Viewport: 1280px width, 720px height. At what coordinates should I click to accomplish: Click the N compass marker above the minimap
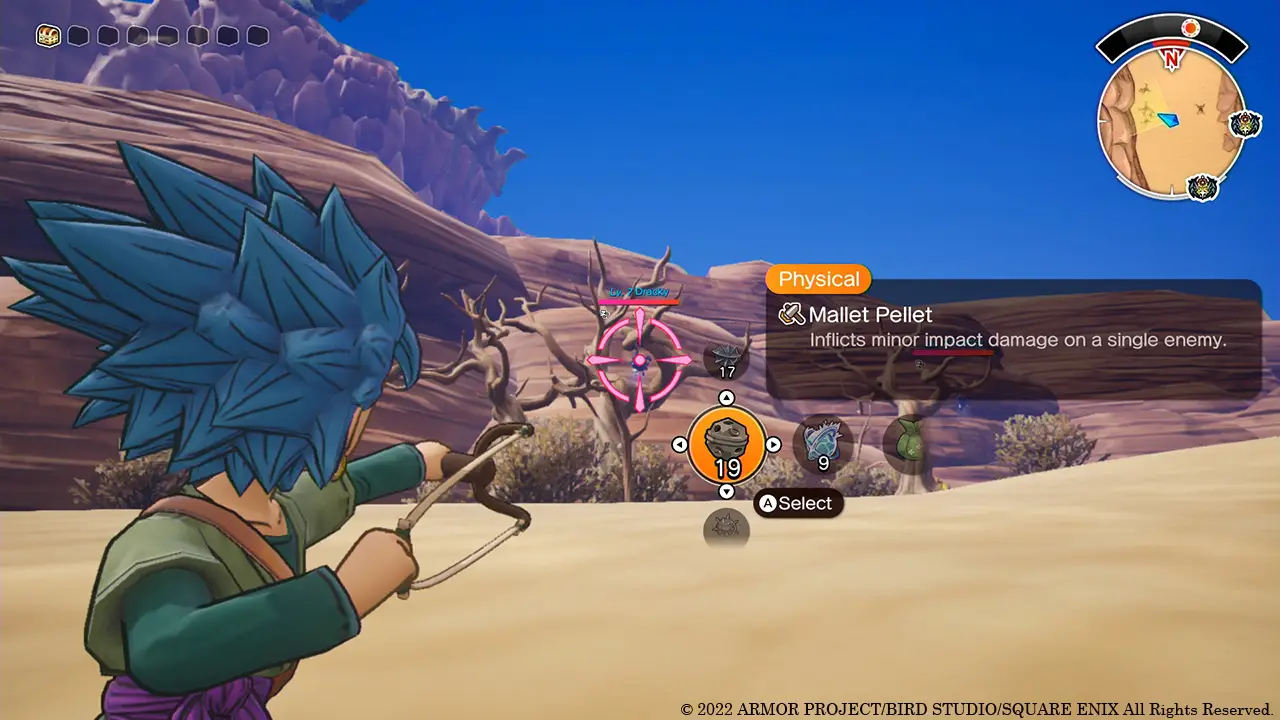point(1172,57)
